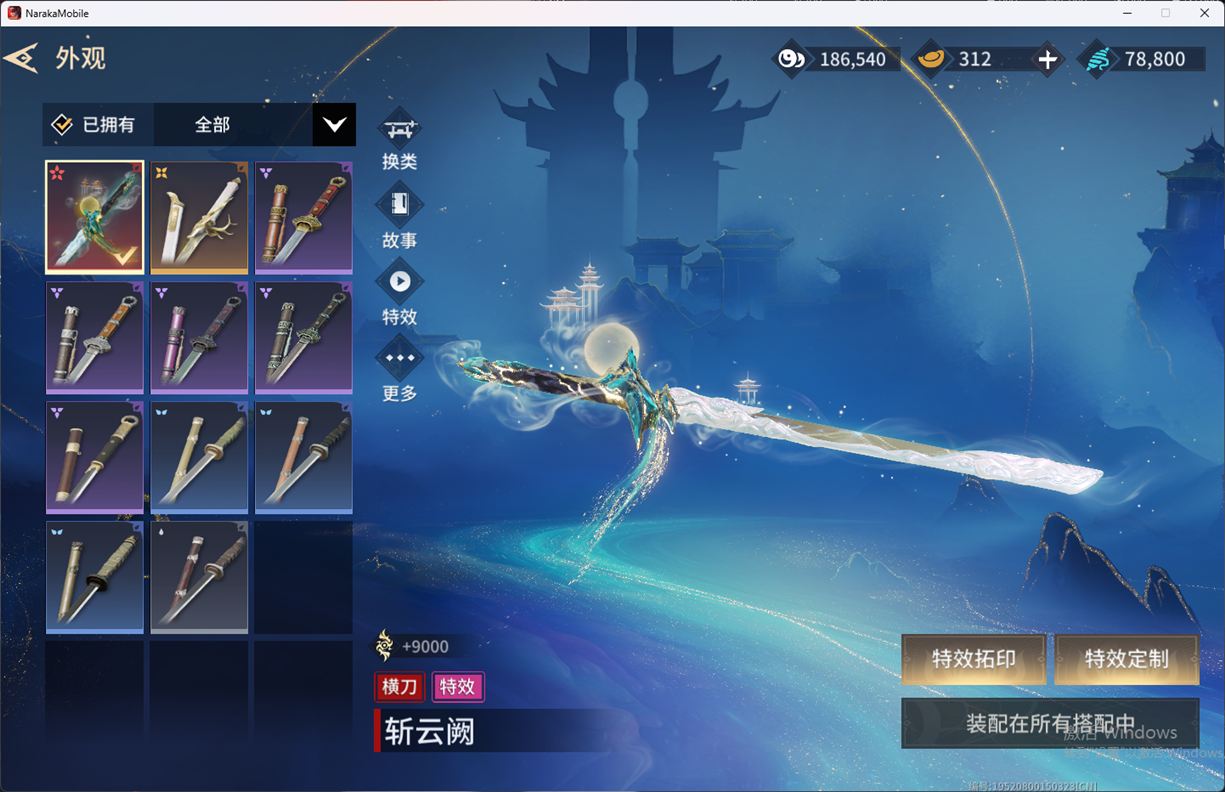Show the 故事 story for this skin
The width and height of the screenshot is (1225, 792).
coord(399,207)
